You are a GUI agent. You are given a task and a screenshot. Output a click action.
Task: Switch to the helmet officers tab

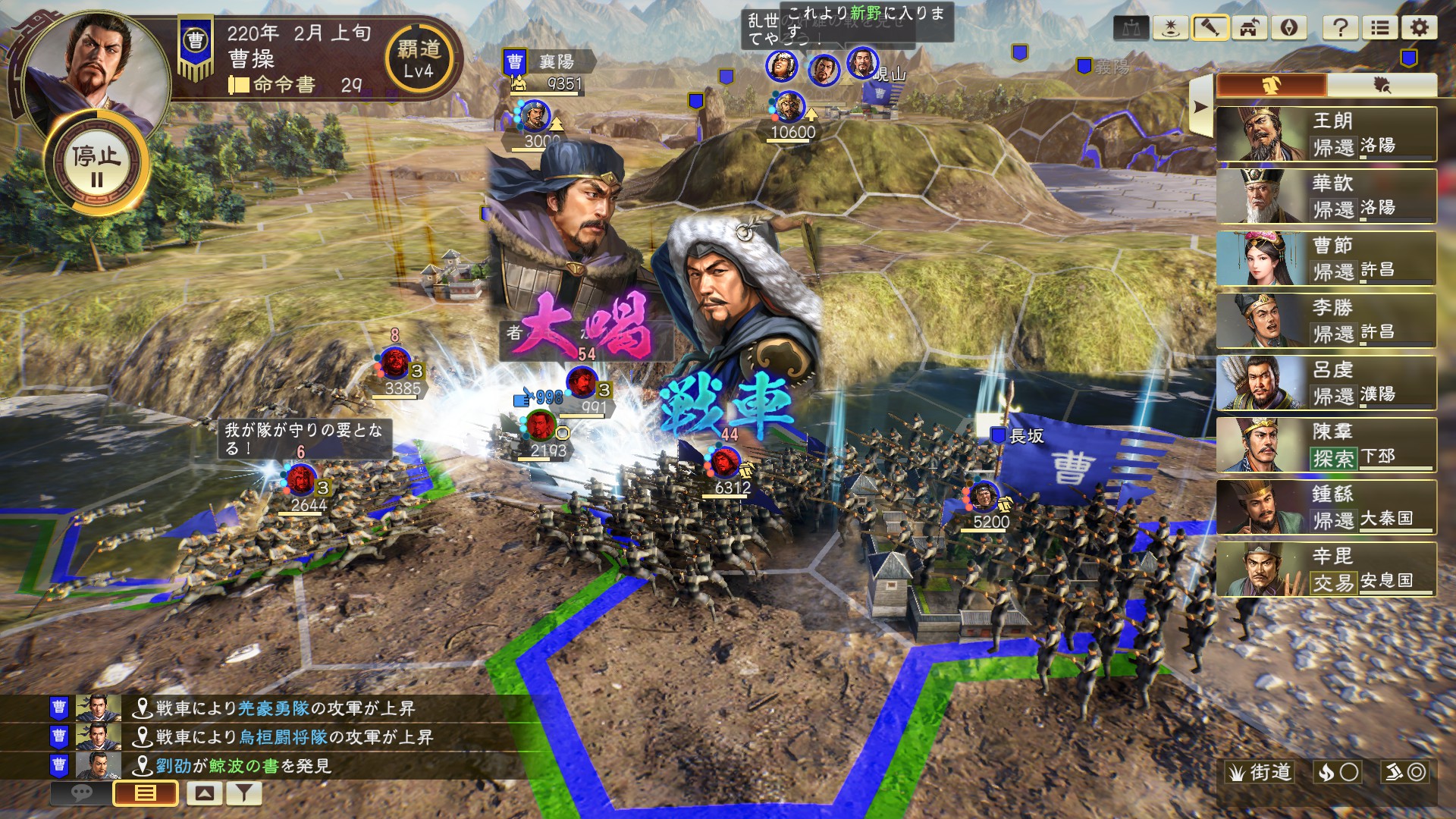[1272, 85]
